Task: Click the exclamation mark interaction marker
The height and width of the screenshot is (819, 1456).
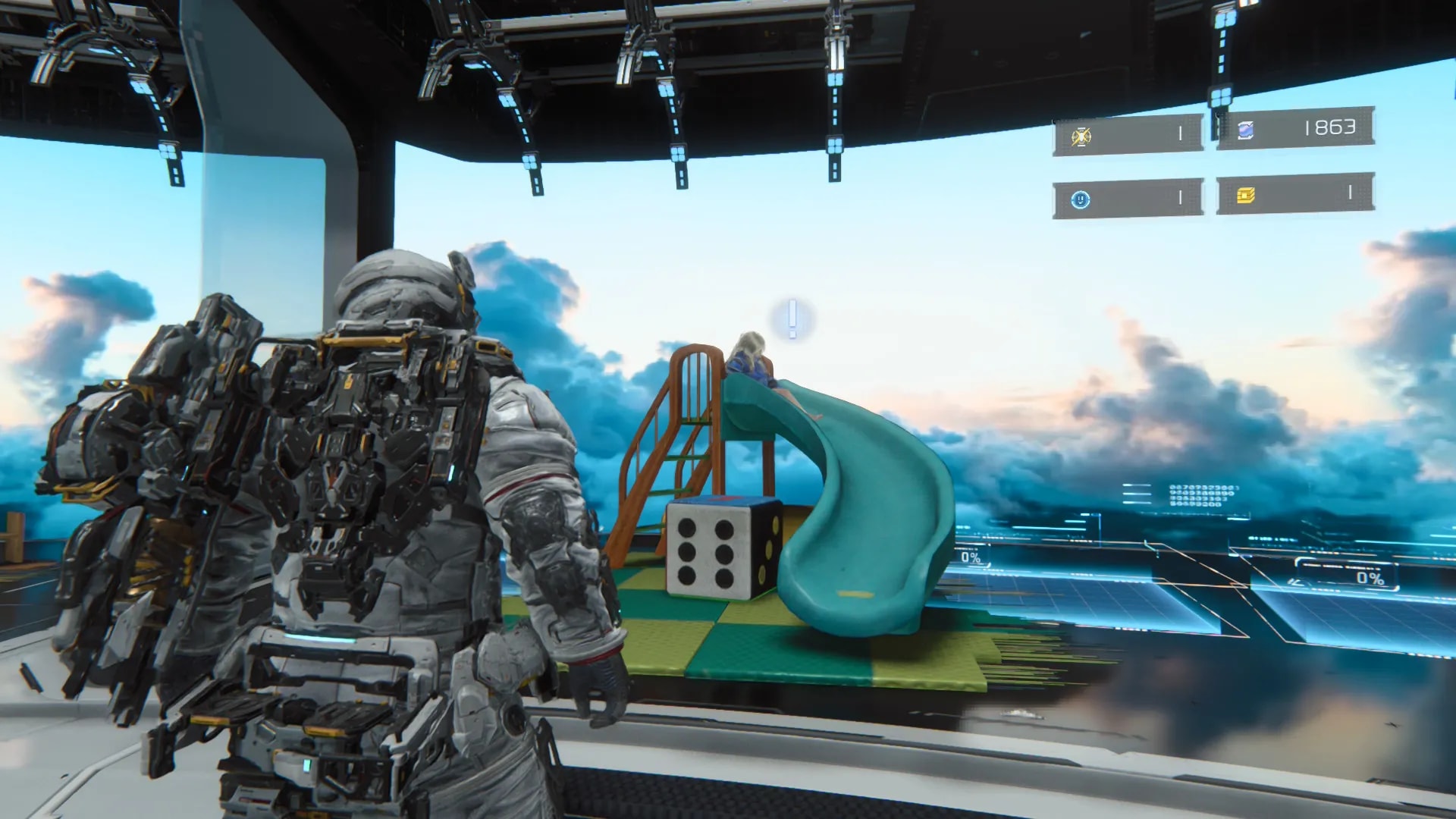Action: [792, 318]
